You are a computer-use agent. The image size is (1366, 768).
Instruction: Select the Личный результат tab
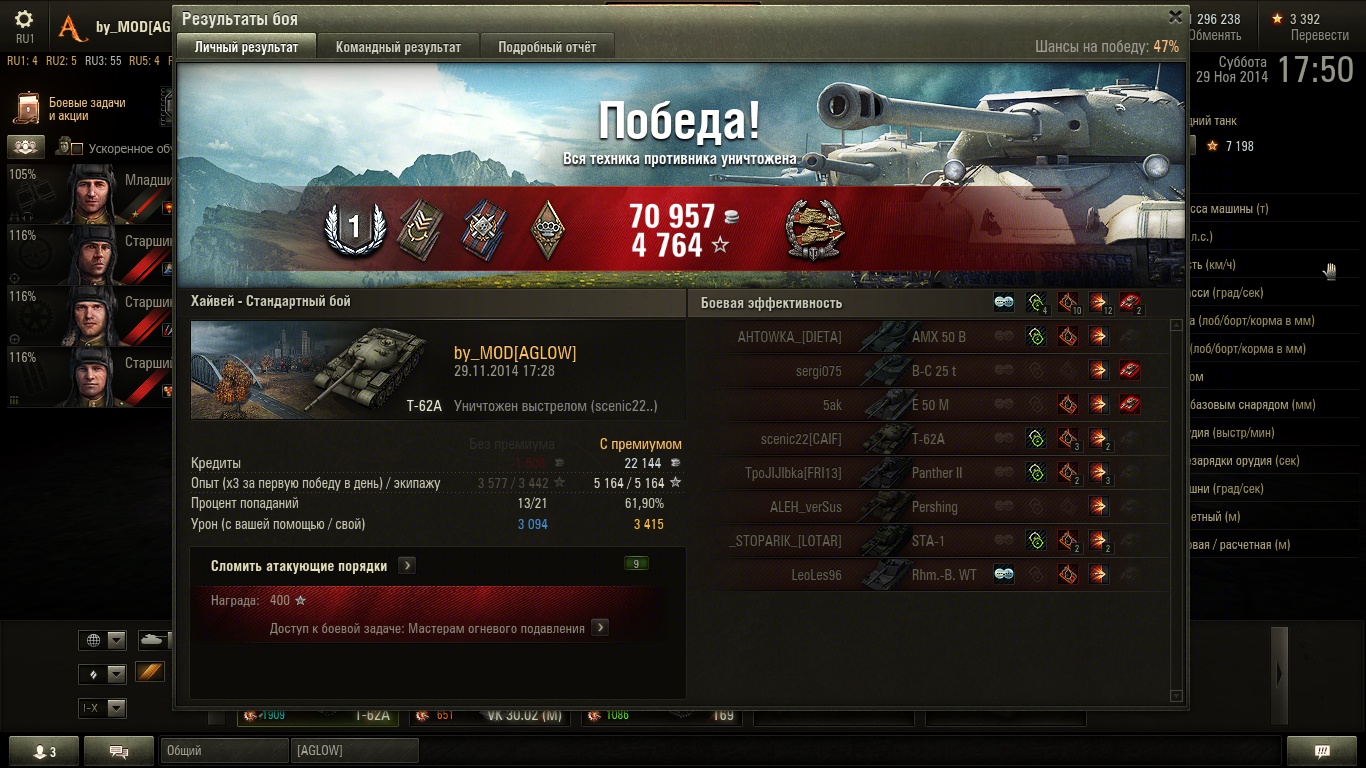(x=246, y=47)
